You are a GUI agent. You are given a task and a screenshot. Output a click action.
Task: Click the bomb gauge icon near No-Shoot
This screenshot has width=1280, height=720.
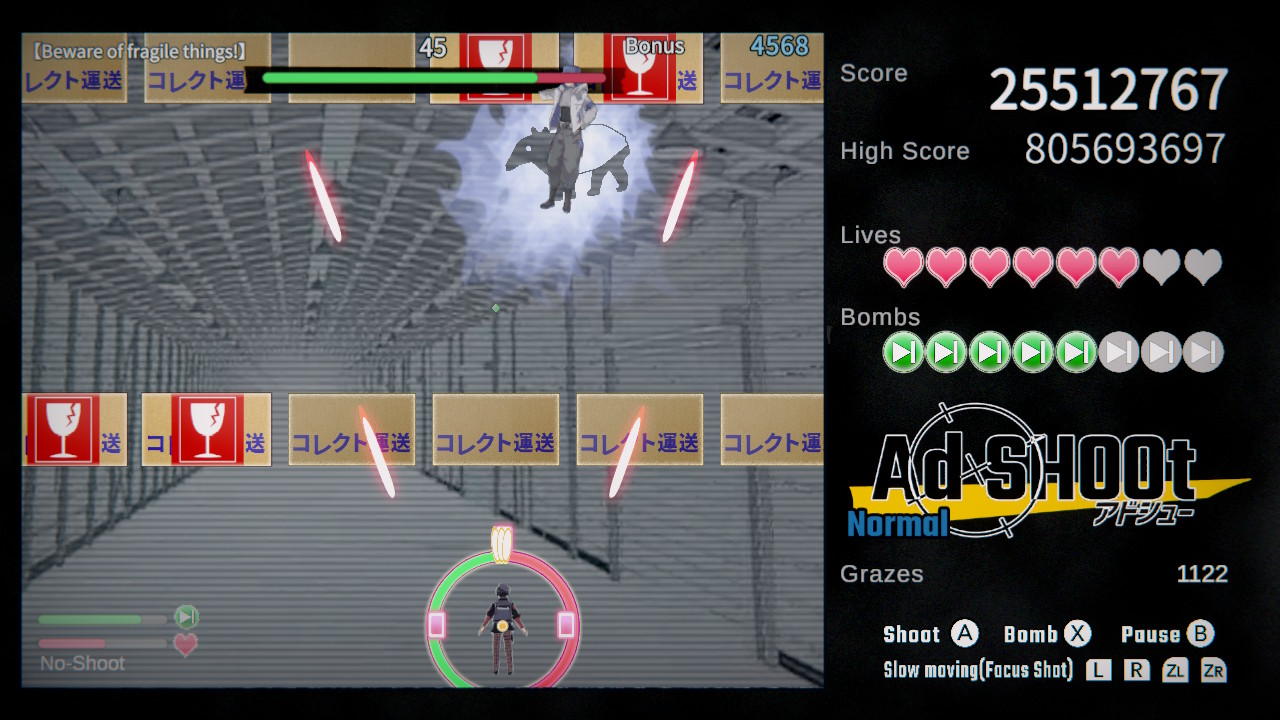pyautogui.click(x=185, y=617)
